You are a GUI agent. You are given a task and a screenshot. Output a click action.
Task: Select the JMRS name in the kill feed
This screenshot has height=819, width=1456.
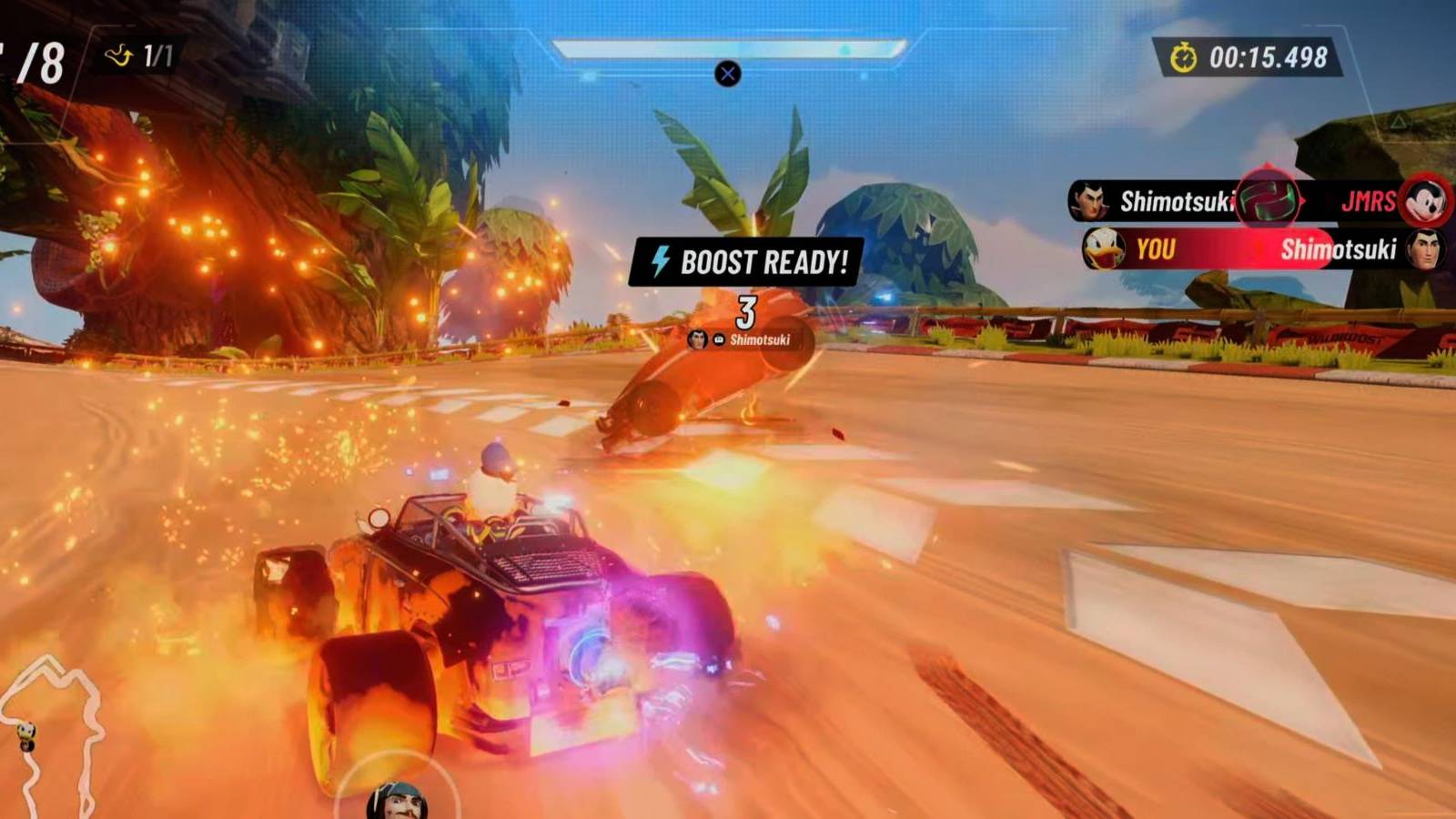[1370, 202]
